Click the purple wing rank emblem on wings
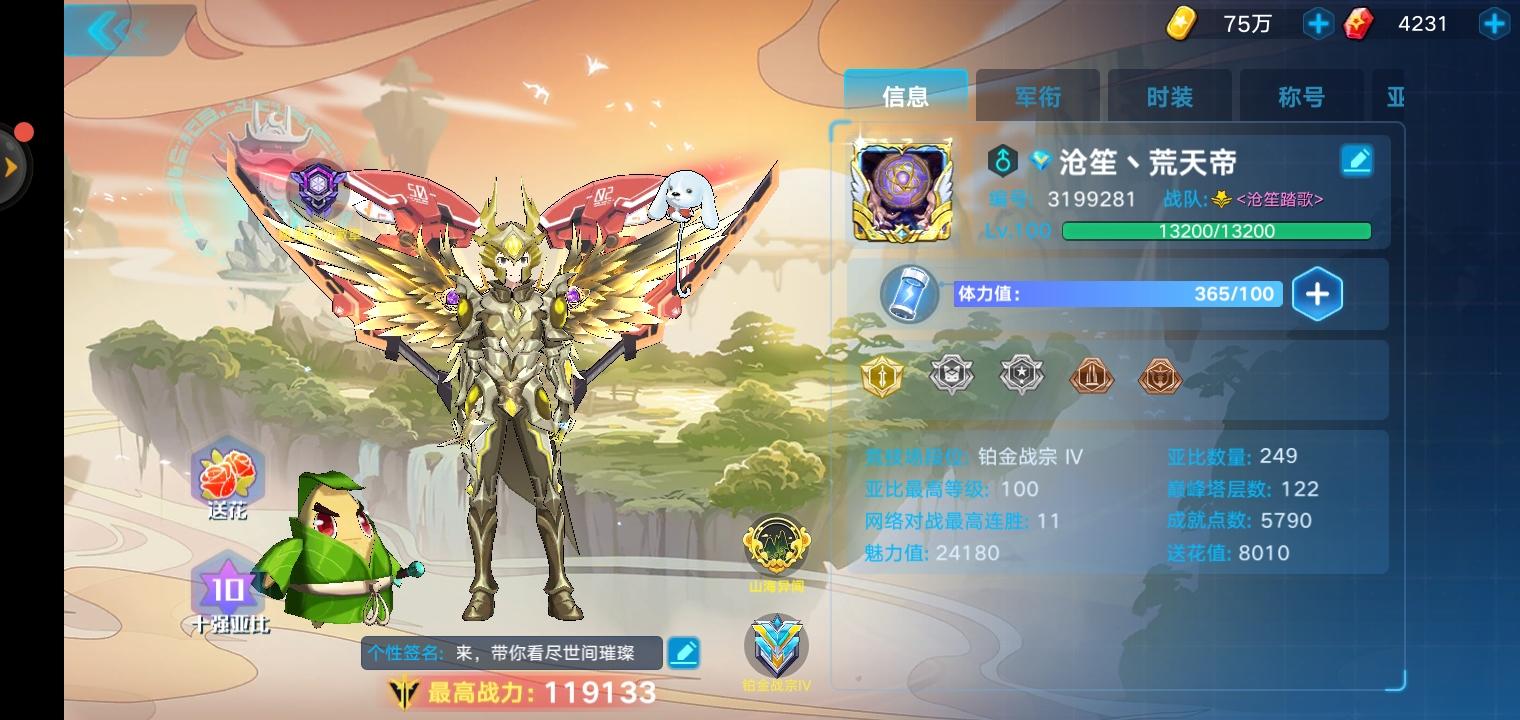The width and height of the screenshot is (1520, 720). (x=320, y=190)
